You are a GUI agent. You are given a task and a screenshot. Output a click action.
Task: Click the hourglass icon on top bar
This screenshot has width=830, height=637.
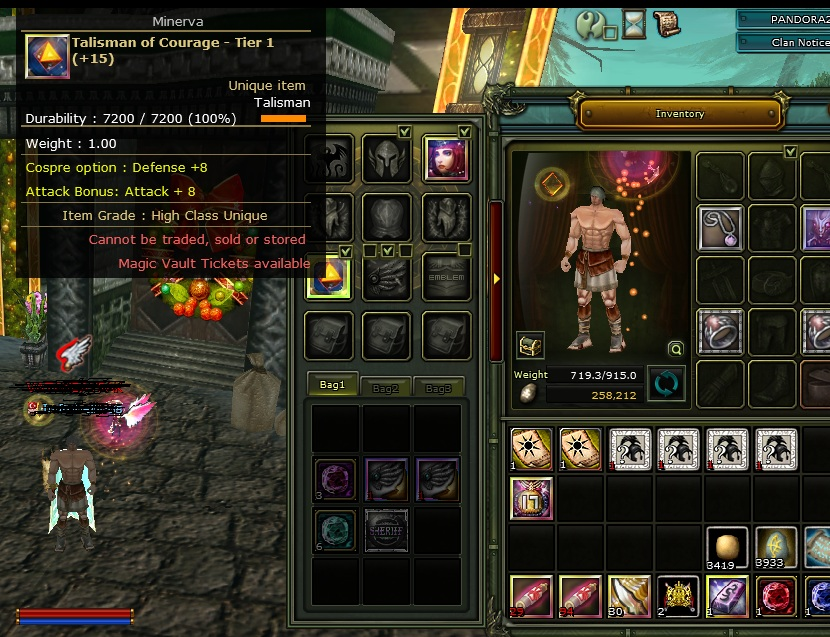pyautogui.click(x=634, y=24)
